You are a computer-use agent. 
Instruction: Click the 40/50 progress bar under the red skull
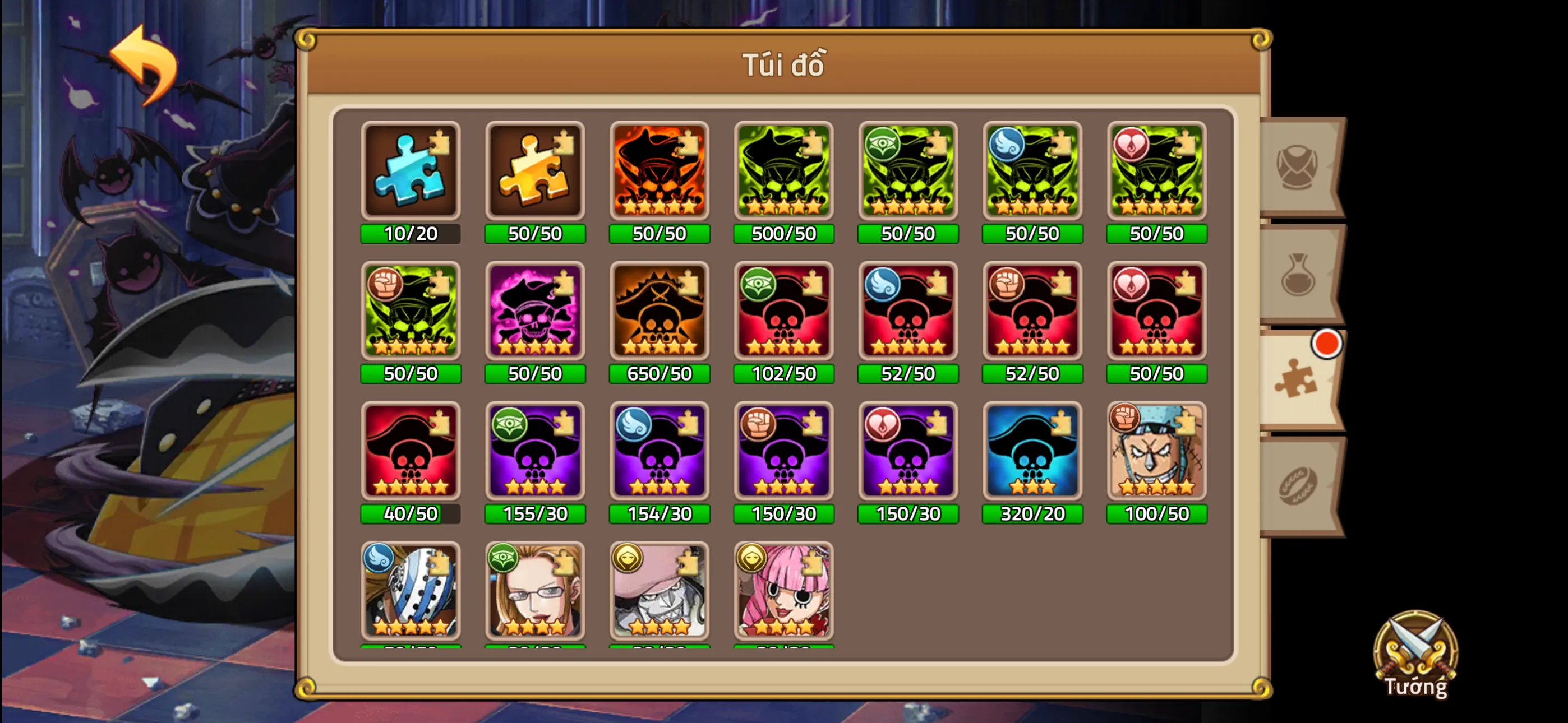[411, 513]
